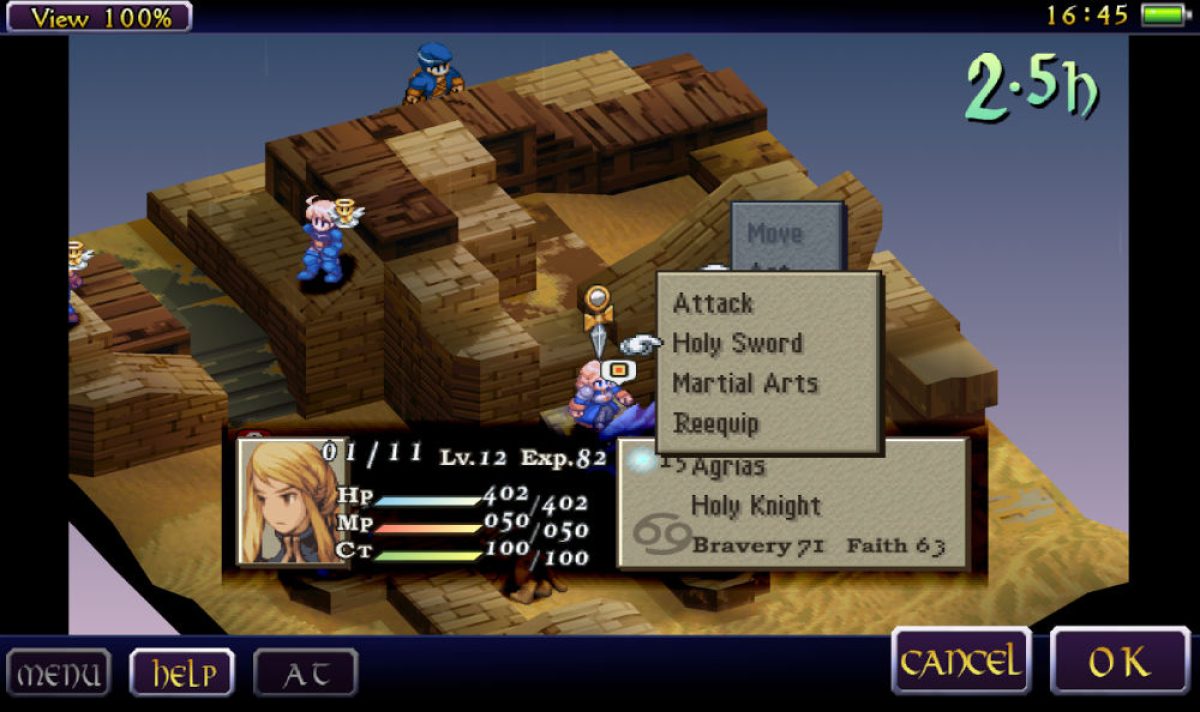The width and height of the screenshot is (1200, 712).
Task: Choose Attack from the action menu
Action: coord(713,303)
